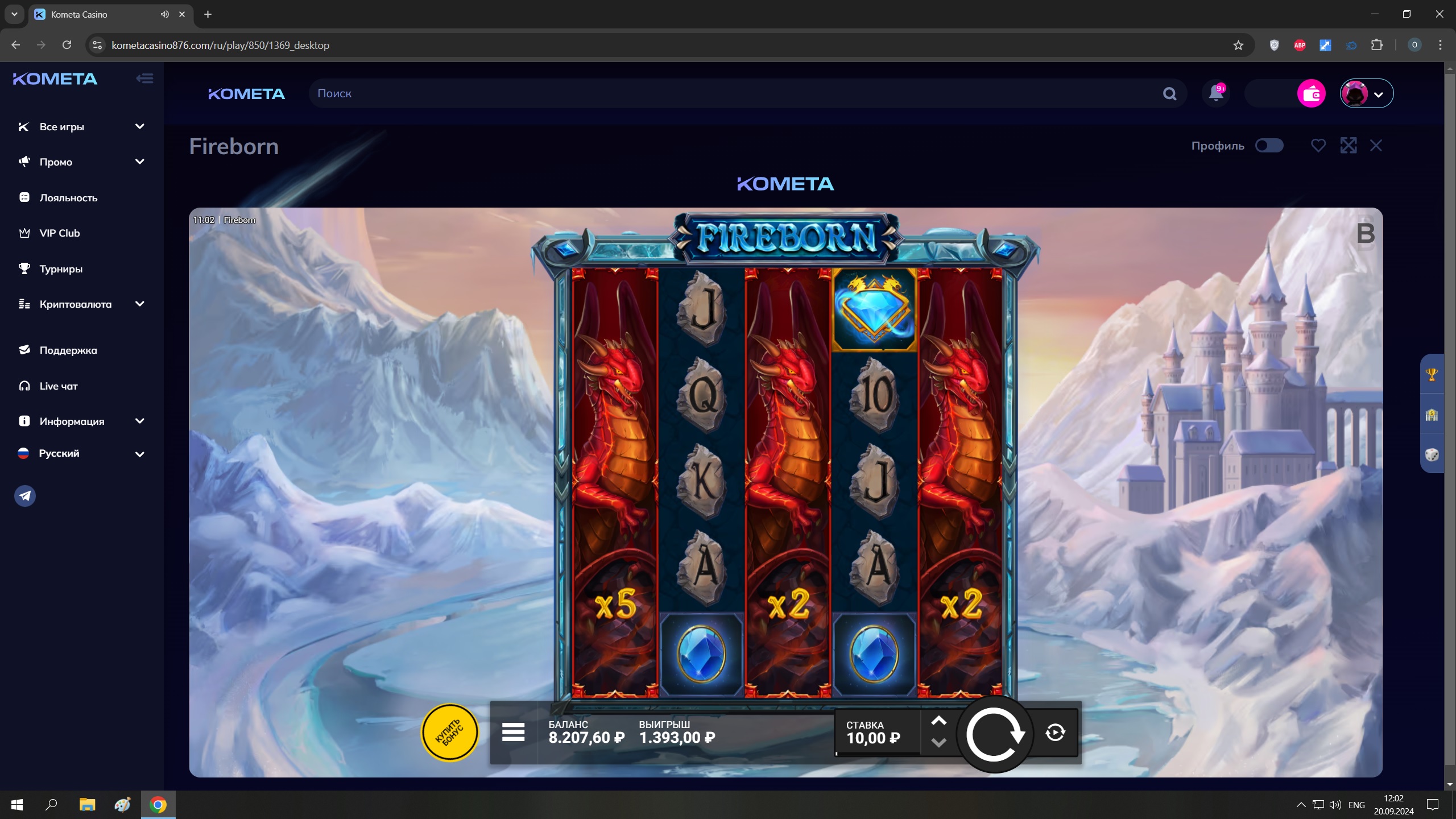This screenshot has width=1456, height=819.
Task: Open the autoplay settings icon
Action: tap(1055, 733)
